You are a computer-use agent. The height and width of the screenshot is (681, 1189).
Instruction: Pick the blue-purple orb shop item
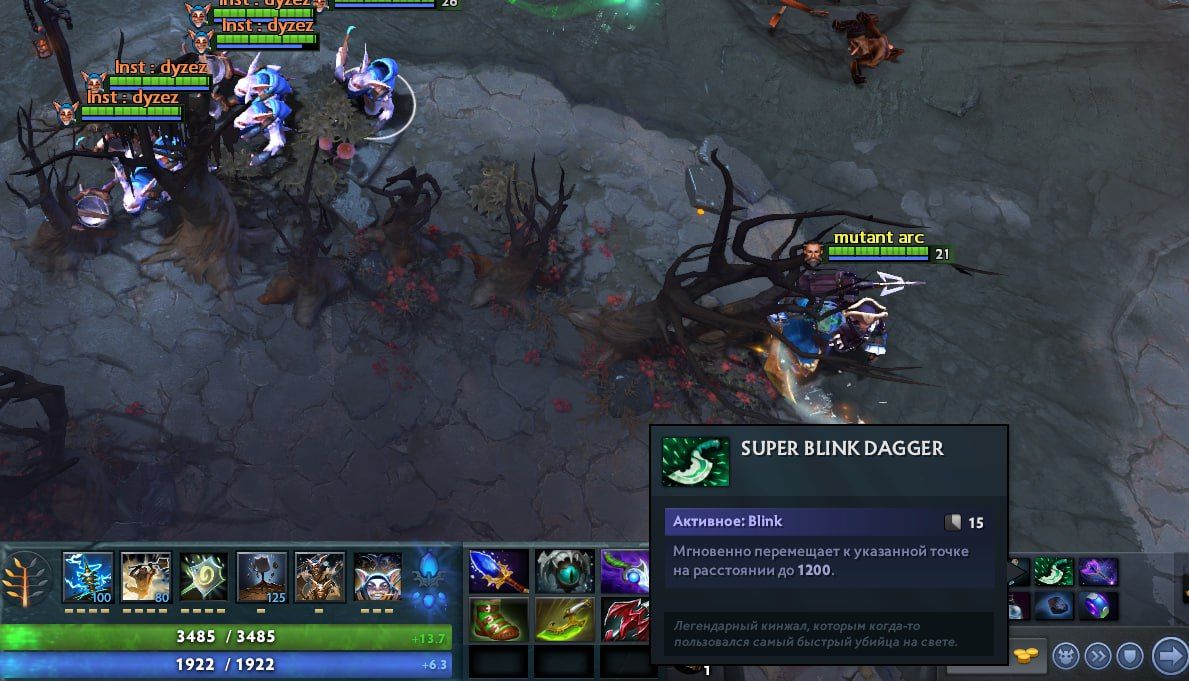tap(1097, 606)
